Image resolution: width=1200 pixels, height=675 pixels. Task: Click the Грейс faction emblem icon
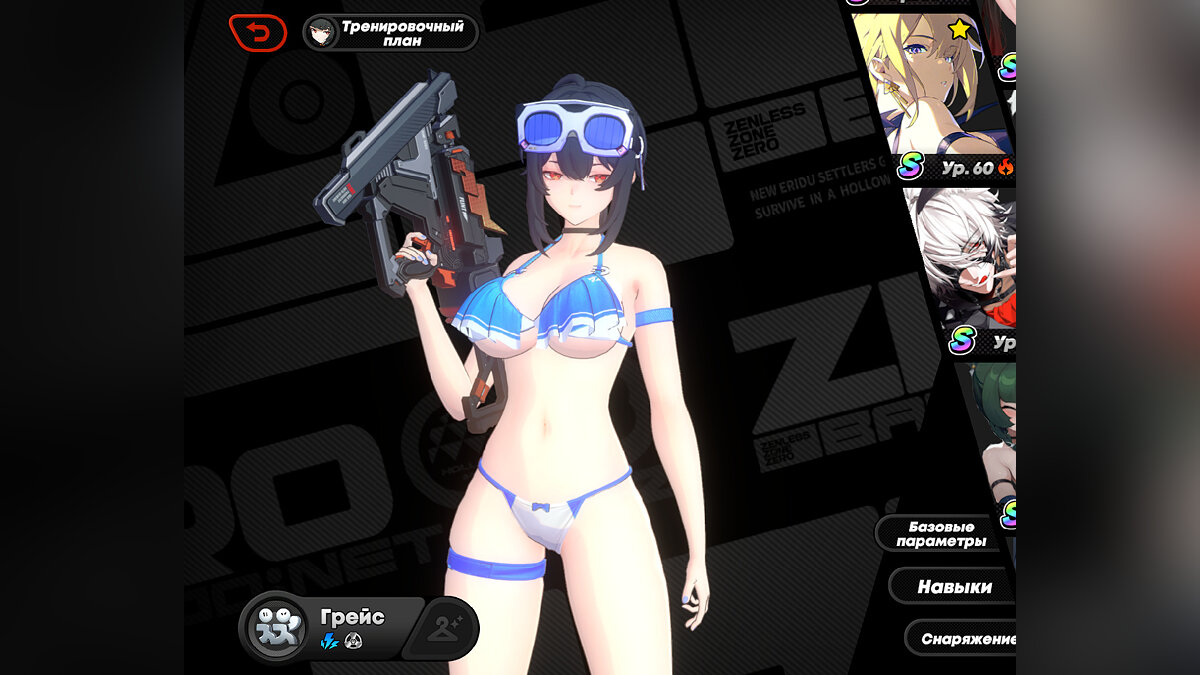pos(280,629)
